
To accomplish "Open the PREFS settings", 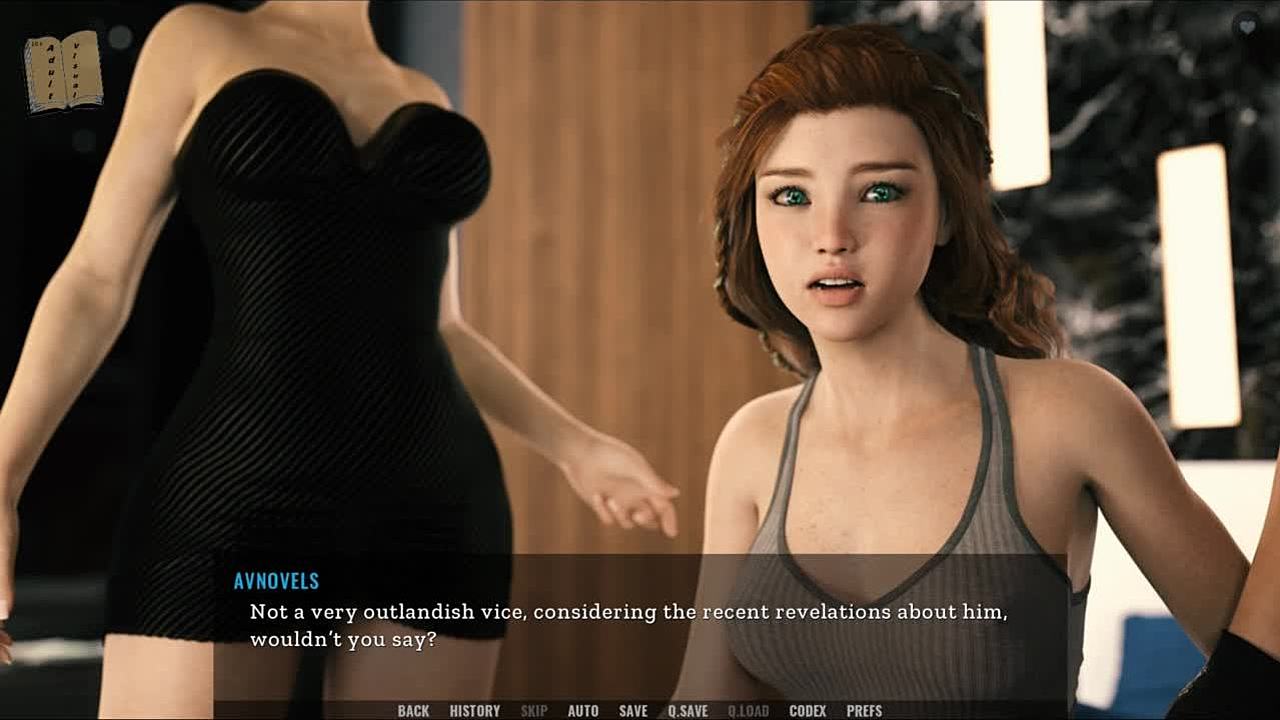I will [864, 711].
